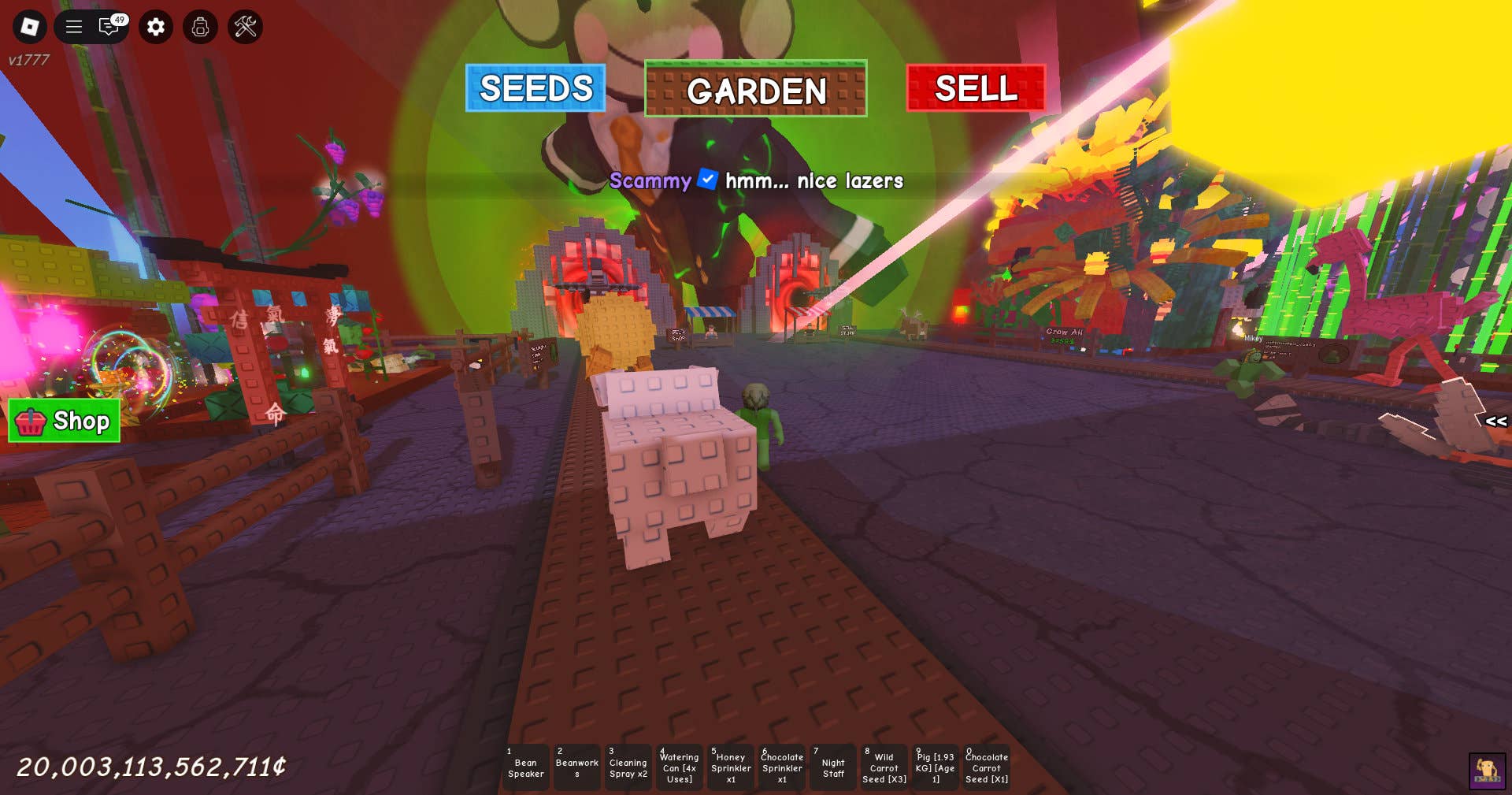Click the hammer and wrench tools icon
The height and width of the screenshot is (795, 1512).
(245, 27)
